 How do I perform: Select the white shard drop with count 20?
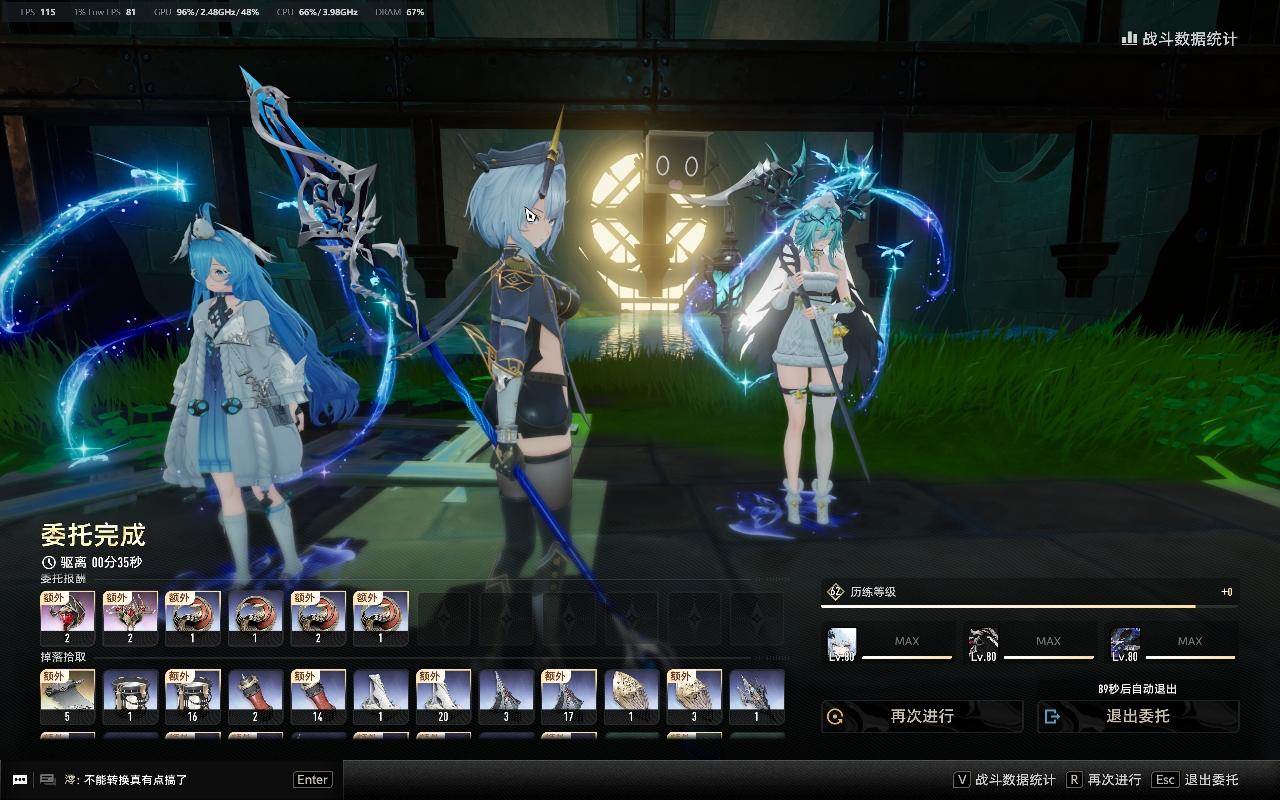click(443, 696)
